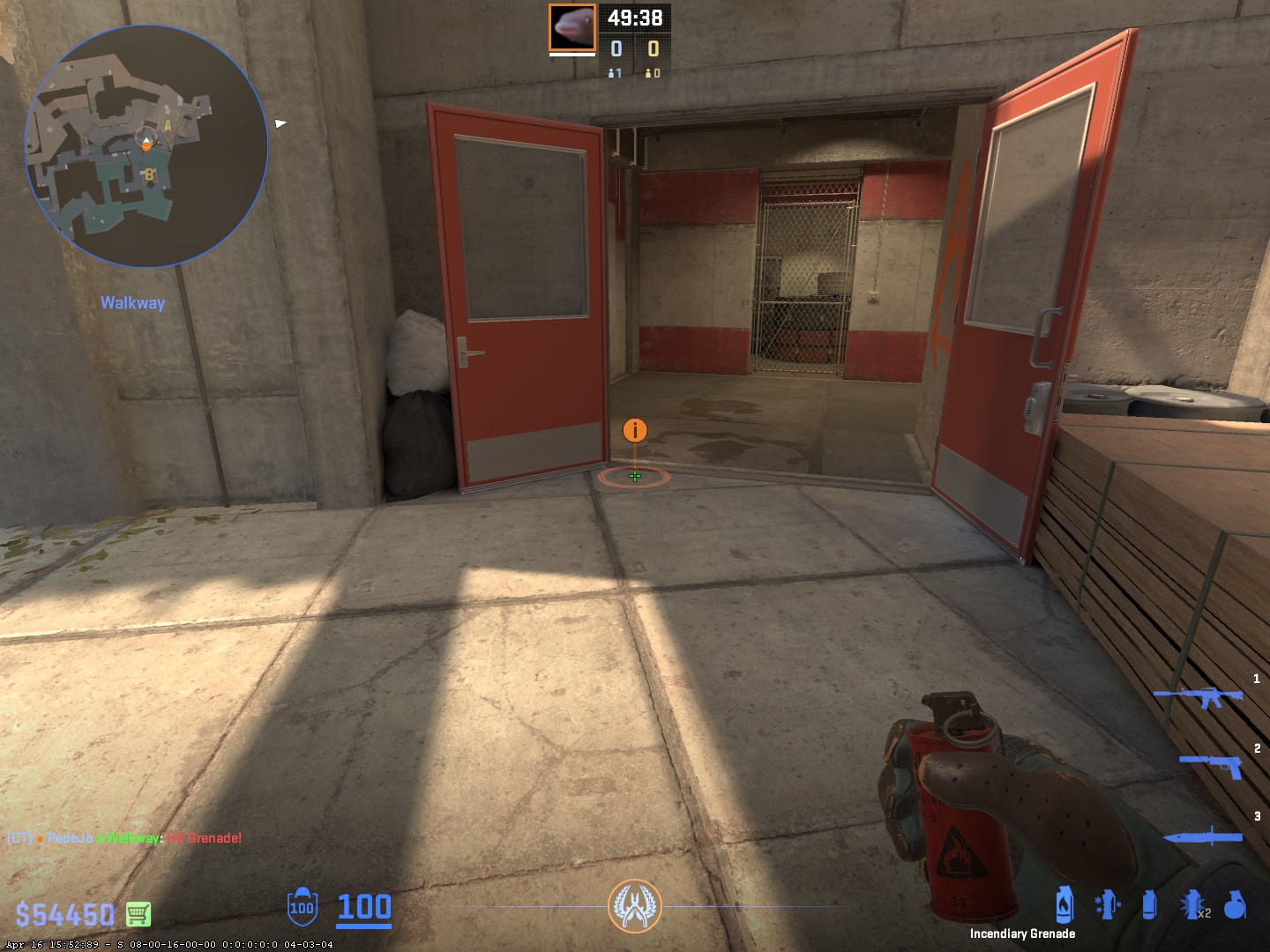Open the buy menu shopping cart

point(138,914)
